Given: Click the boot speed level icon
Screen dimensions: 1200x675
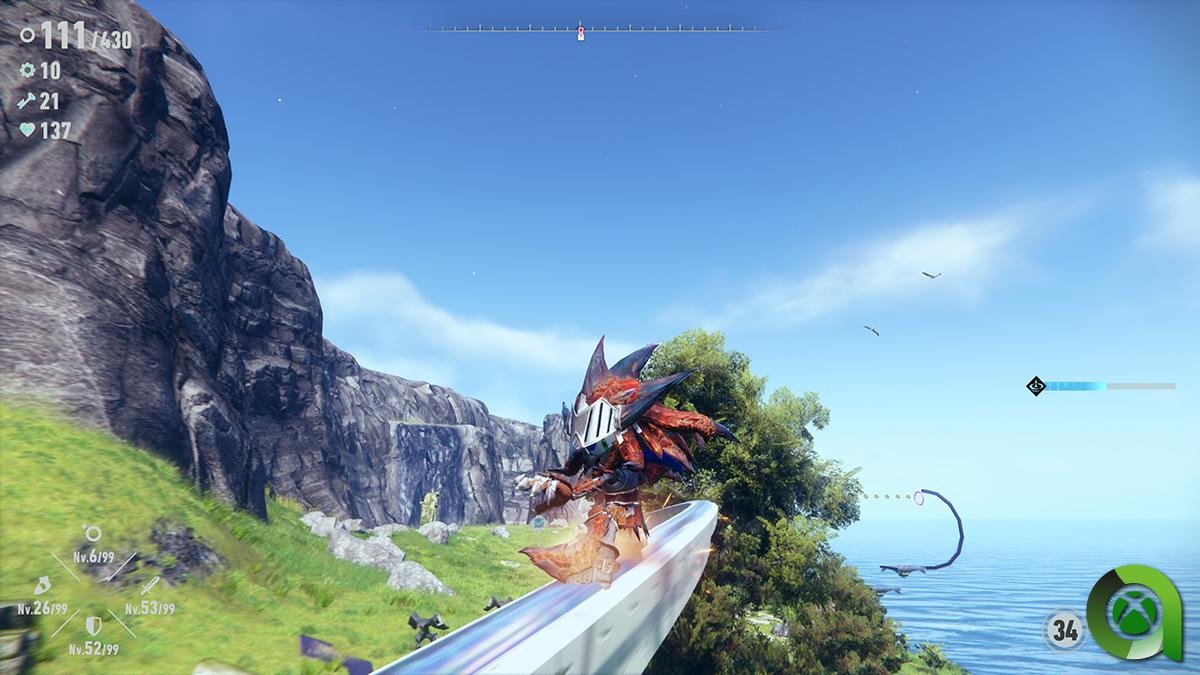Looking at the screenshot, I should tap(42, 585).
